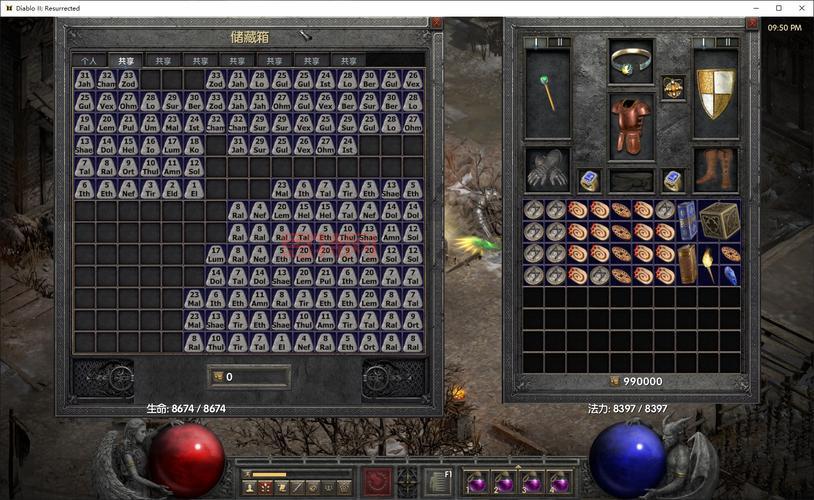The width and height of the screenshot is (814, 500).
Task: Click the stash gold amount box
Action: (249, 377)
